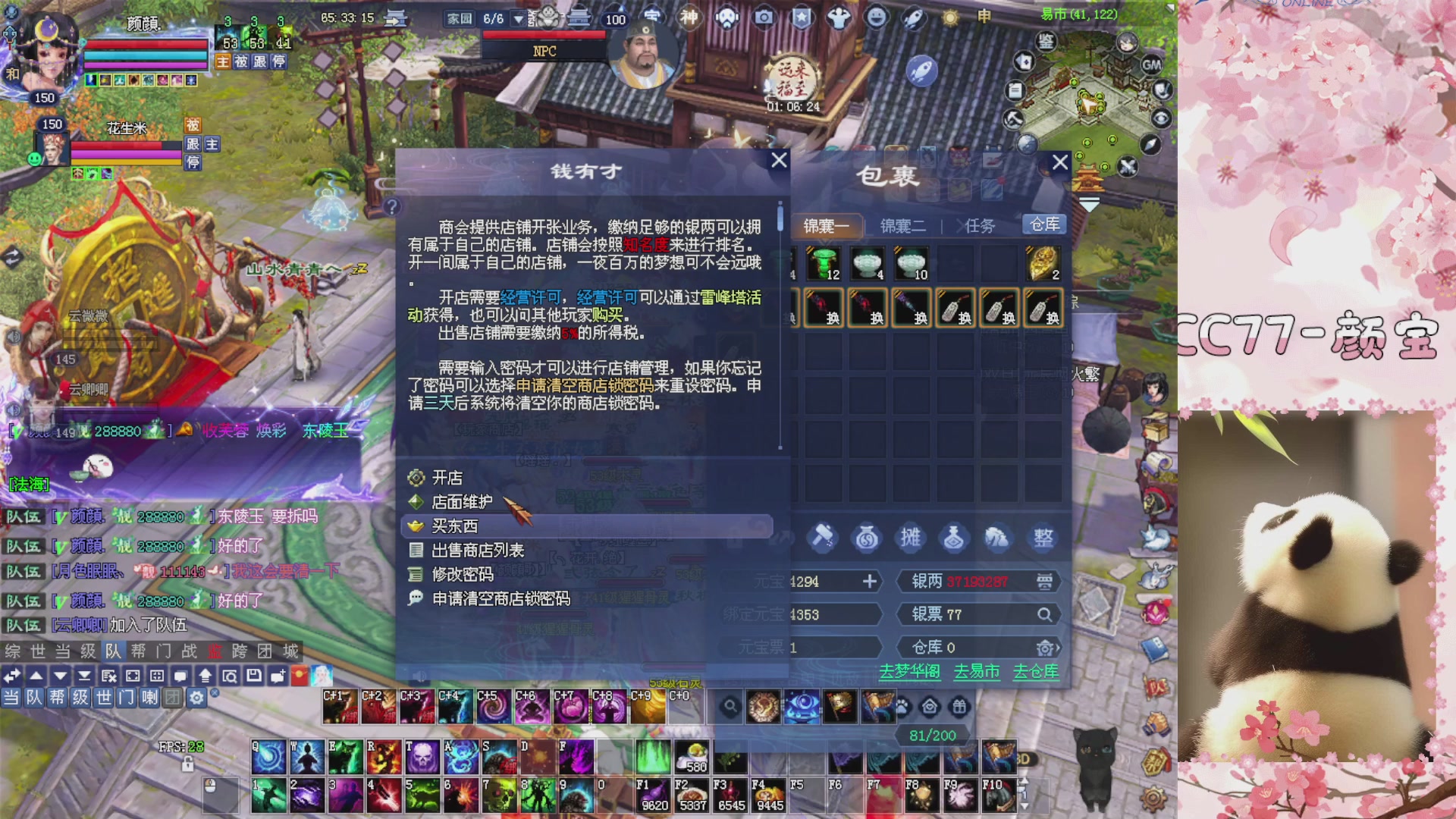Viewport: 1456px width, 819px height.
Task: Click the camera screenshot icon in the top toolbar
Action: point(764,17)
